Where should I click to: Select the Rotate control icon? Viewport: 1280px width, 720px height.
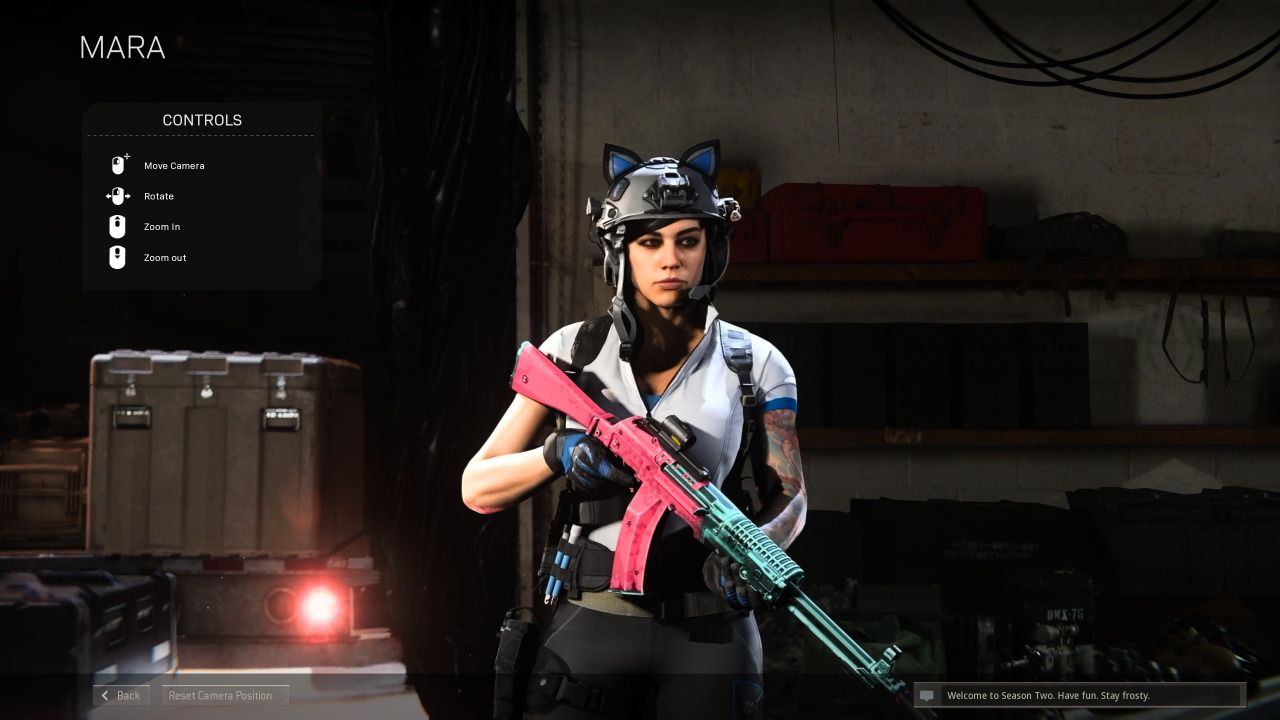(117, 196)
